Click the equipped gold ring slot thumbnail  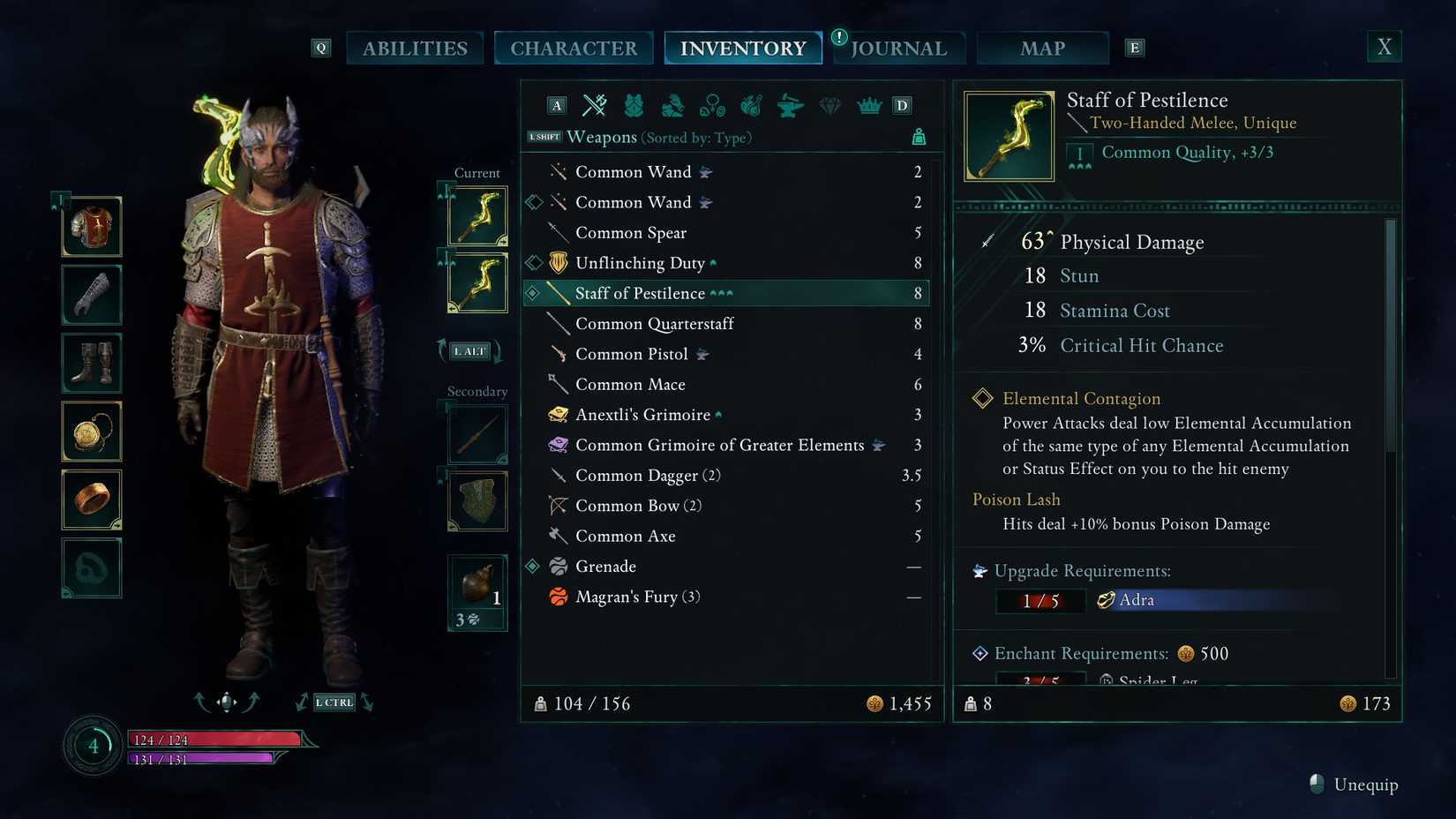point(92,500)
